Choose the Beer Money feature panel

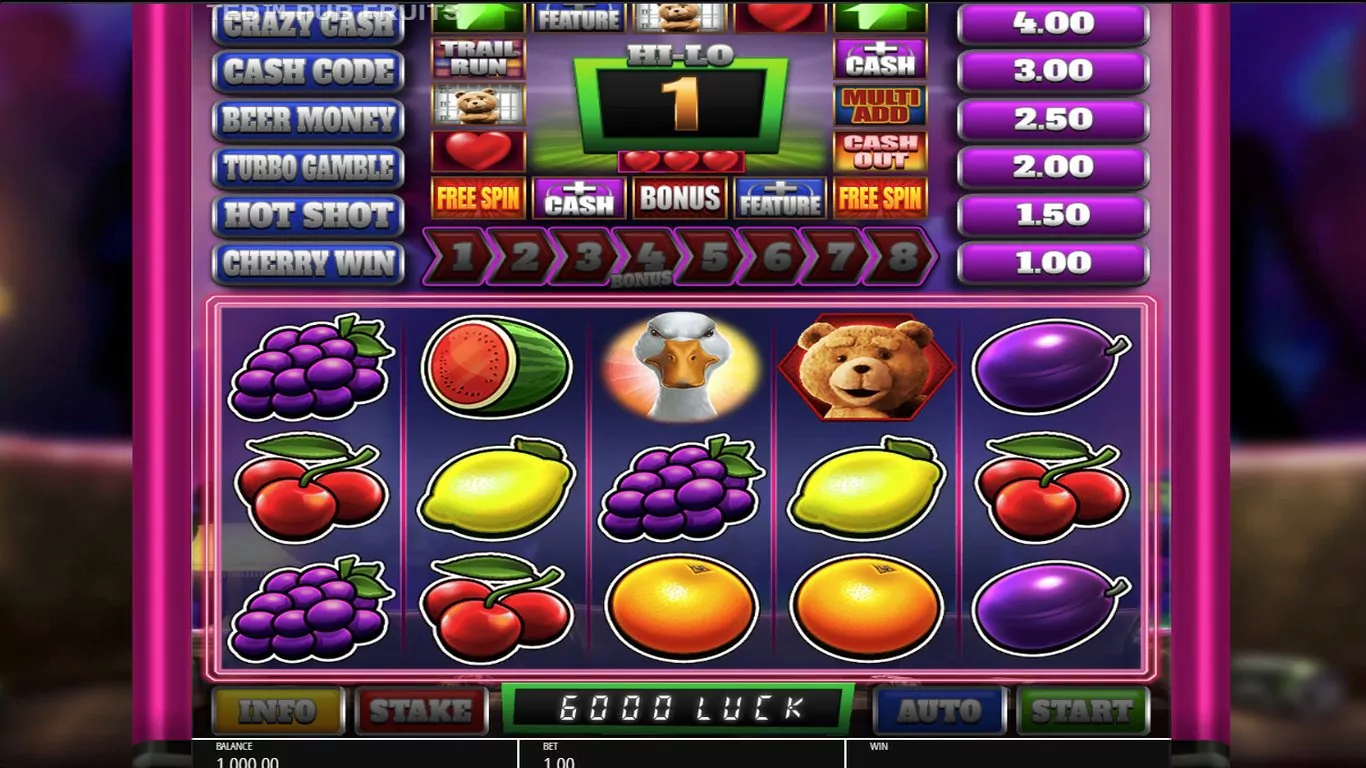(x=308, y=119)
